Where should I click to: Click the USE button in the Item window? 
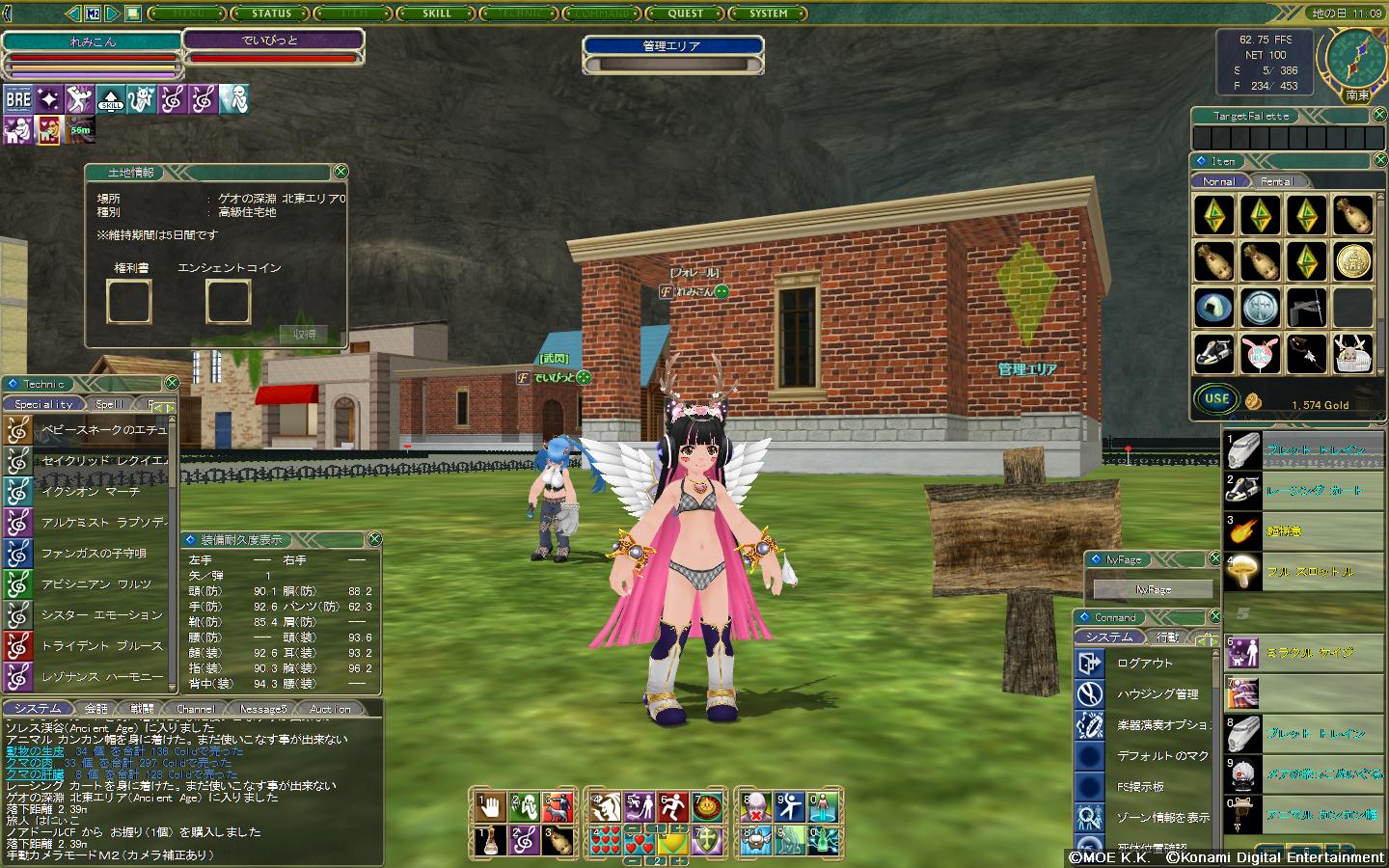[1216, 398]
